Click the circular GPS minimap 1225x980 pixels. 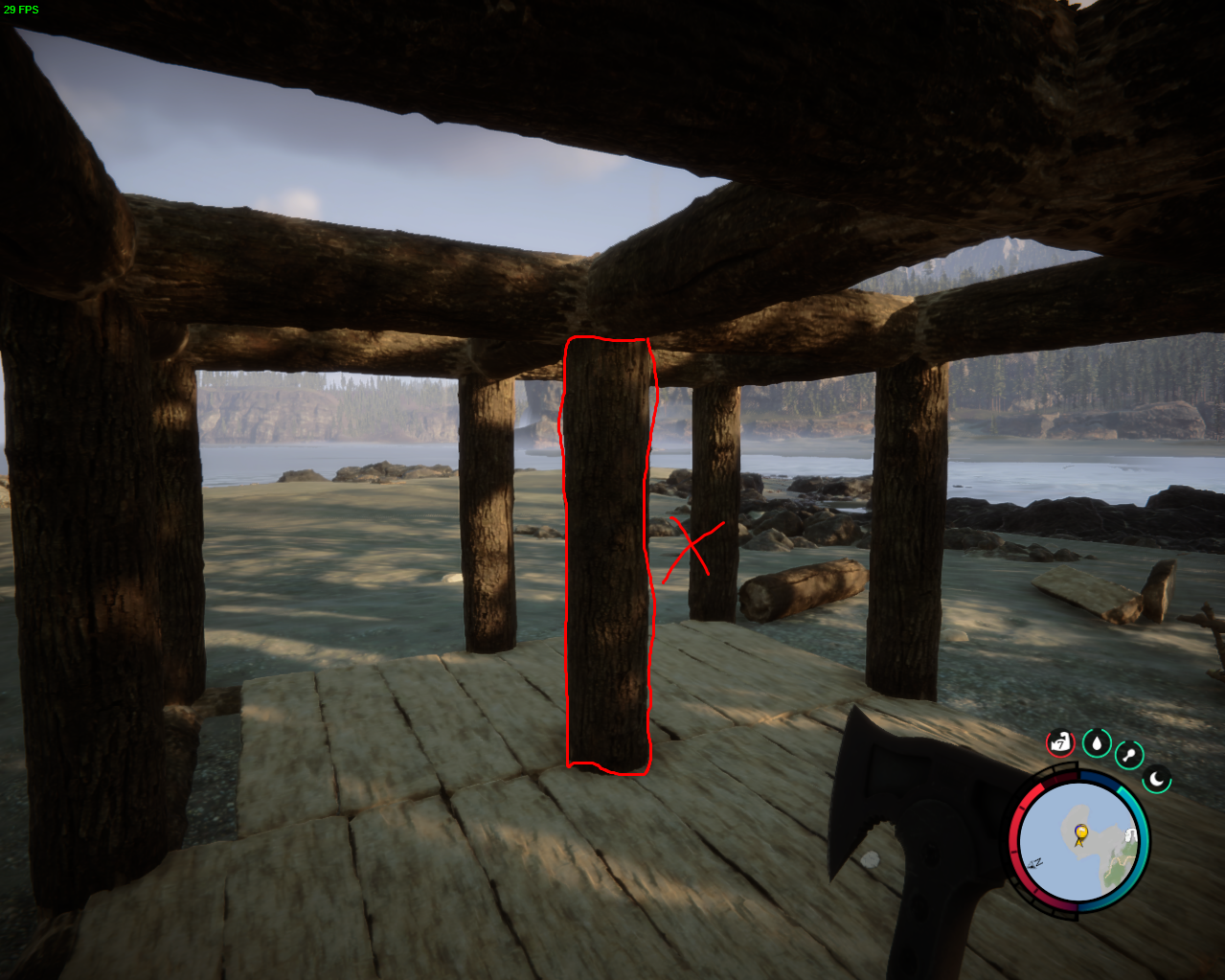(x=1079, y=843)
